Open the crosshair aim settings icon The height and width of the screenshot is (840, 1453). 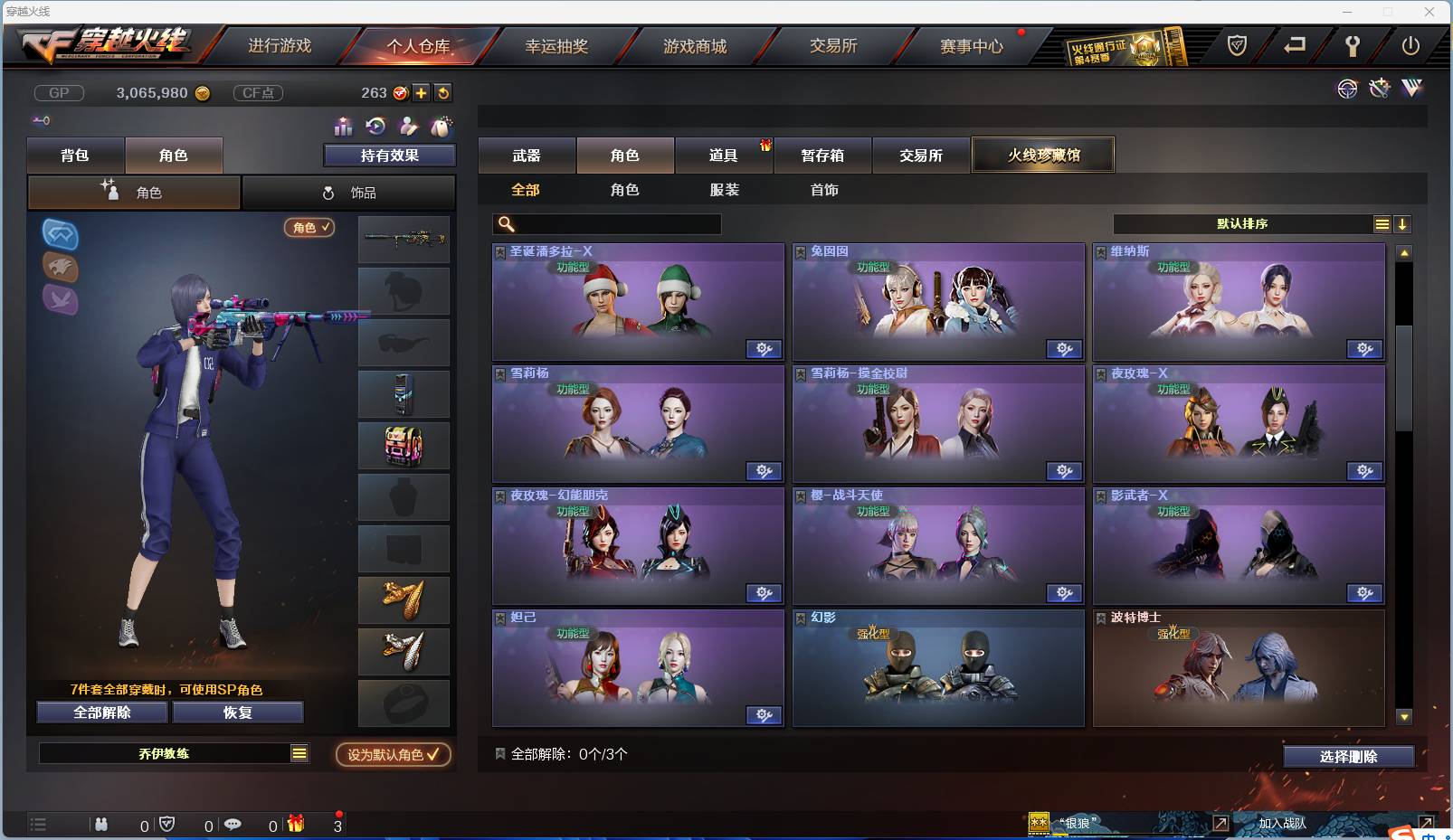click(x=1347, y=89)
